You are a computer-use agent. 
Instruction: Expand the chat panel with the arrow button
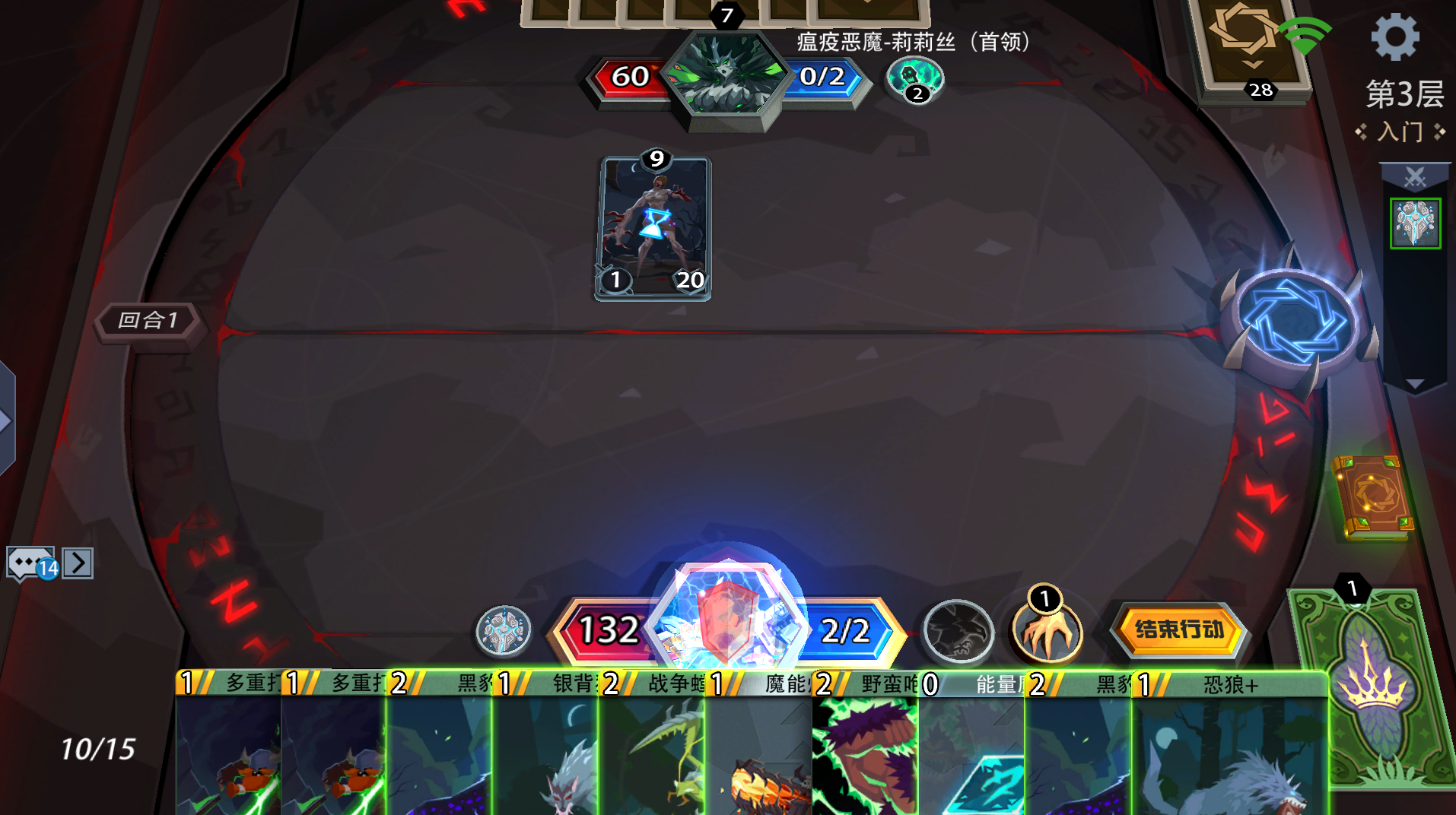coord(78,564)
